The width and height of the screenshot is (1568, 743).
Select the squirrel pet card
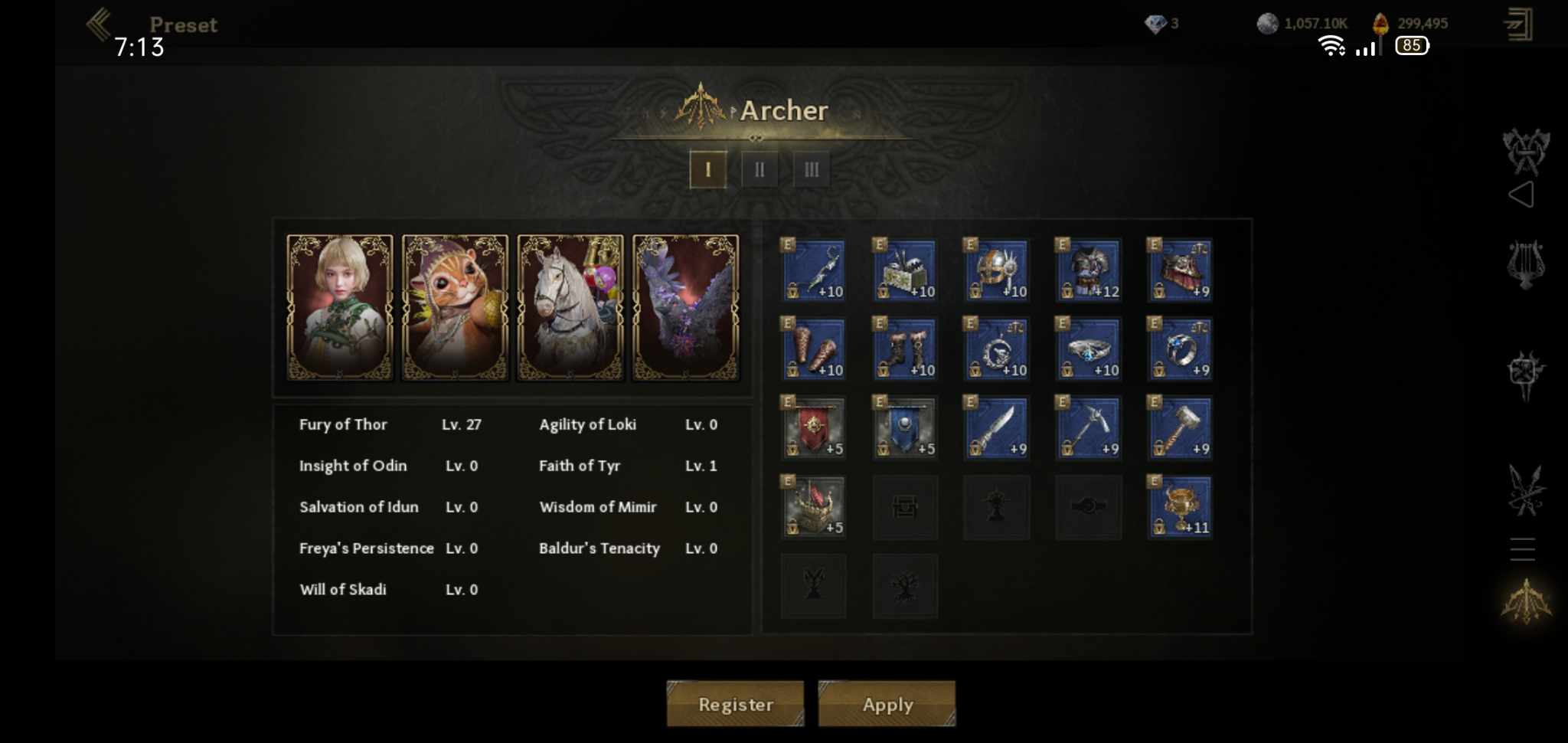tap(455, 307)
